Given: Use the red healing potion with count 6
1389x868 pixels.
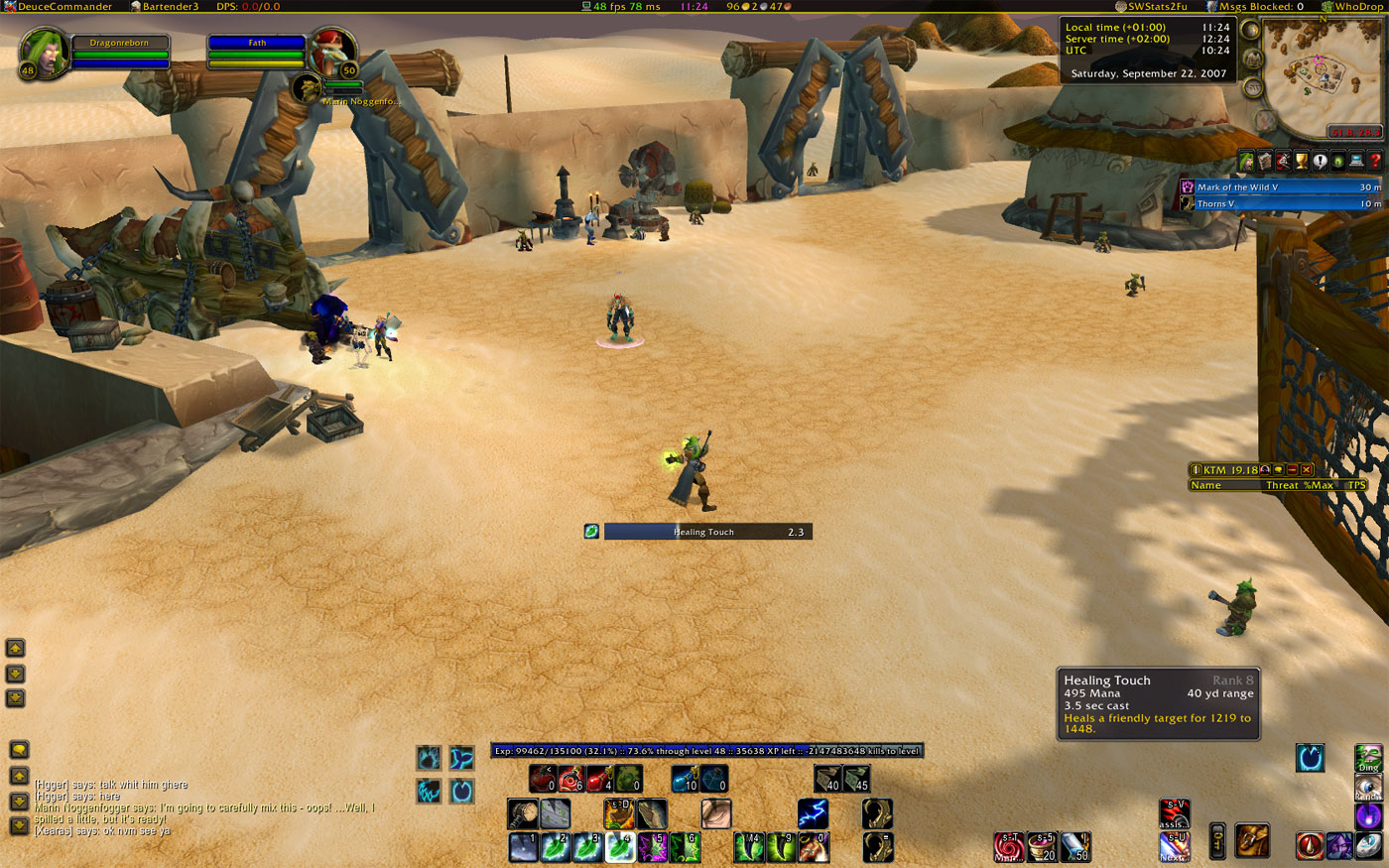Looking at the screenshot, I should tap(570, 779).
